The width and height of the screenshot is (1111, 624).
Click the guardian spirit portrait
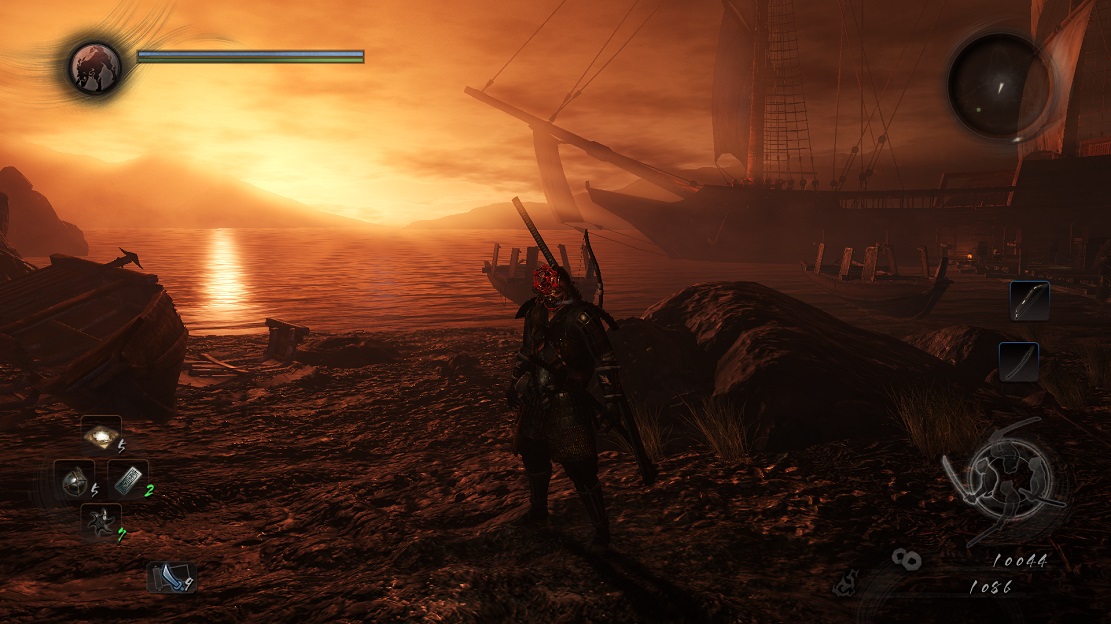[95, 67]
